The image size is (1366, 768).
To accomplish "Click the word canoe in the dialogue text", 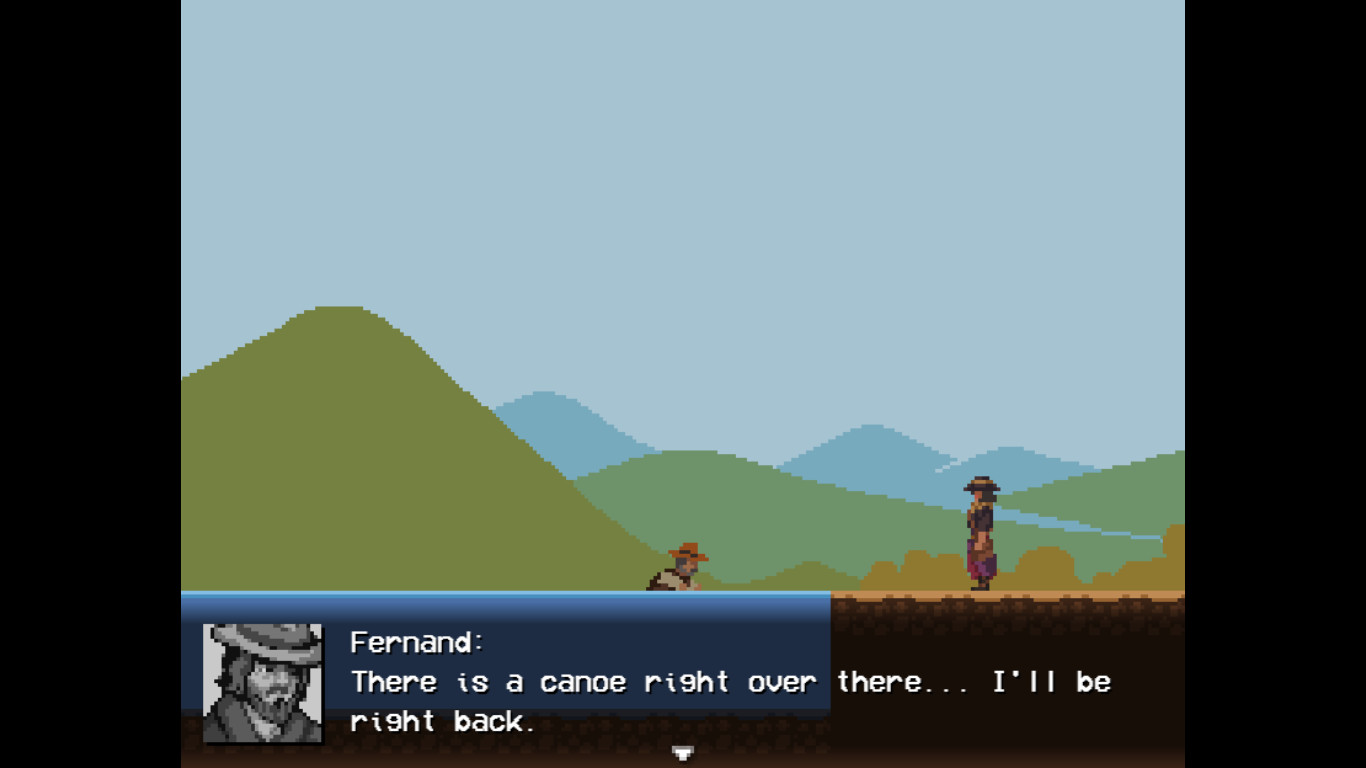I will (587, 682).
